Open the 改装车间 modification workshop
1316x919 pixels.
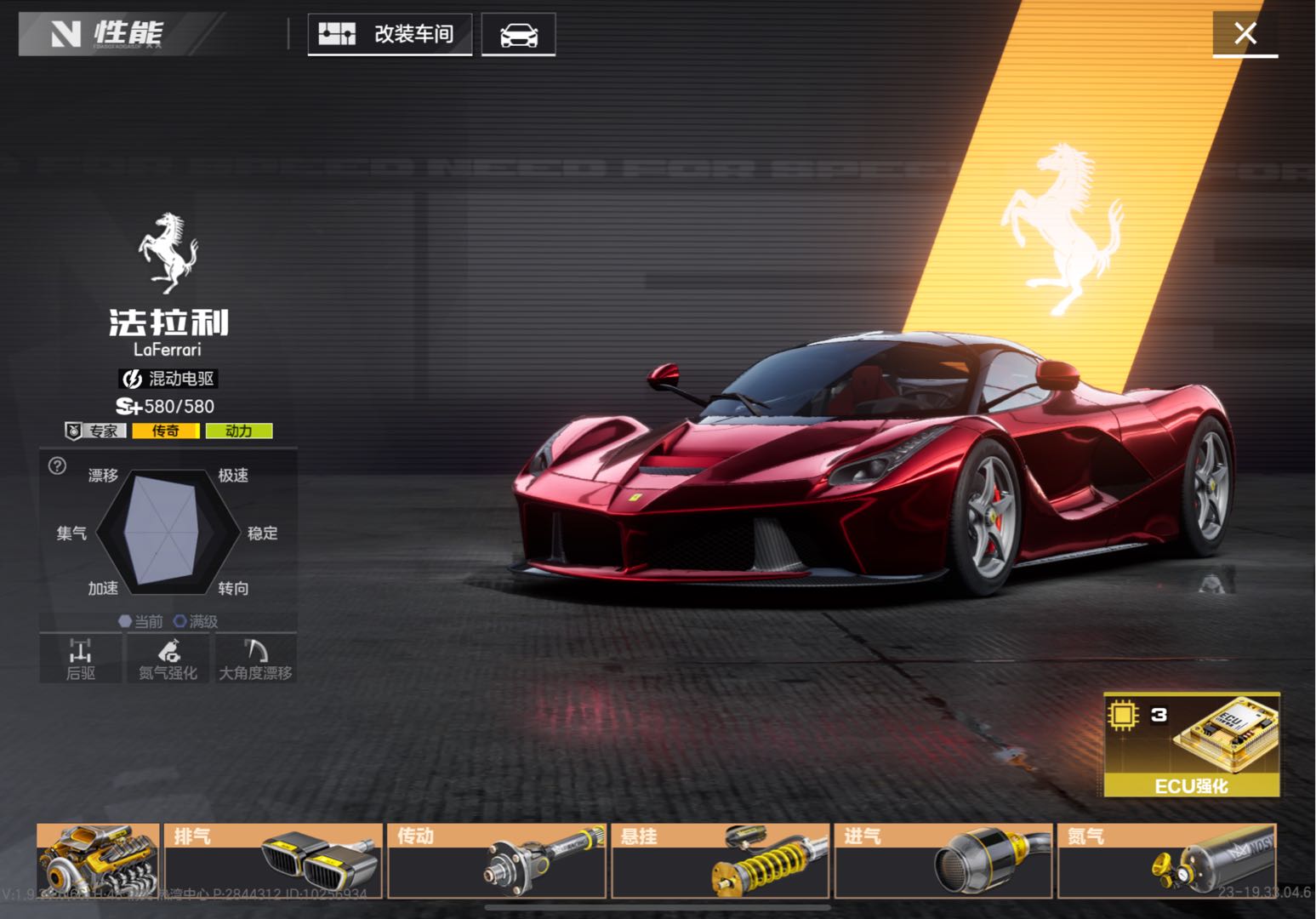390,35
